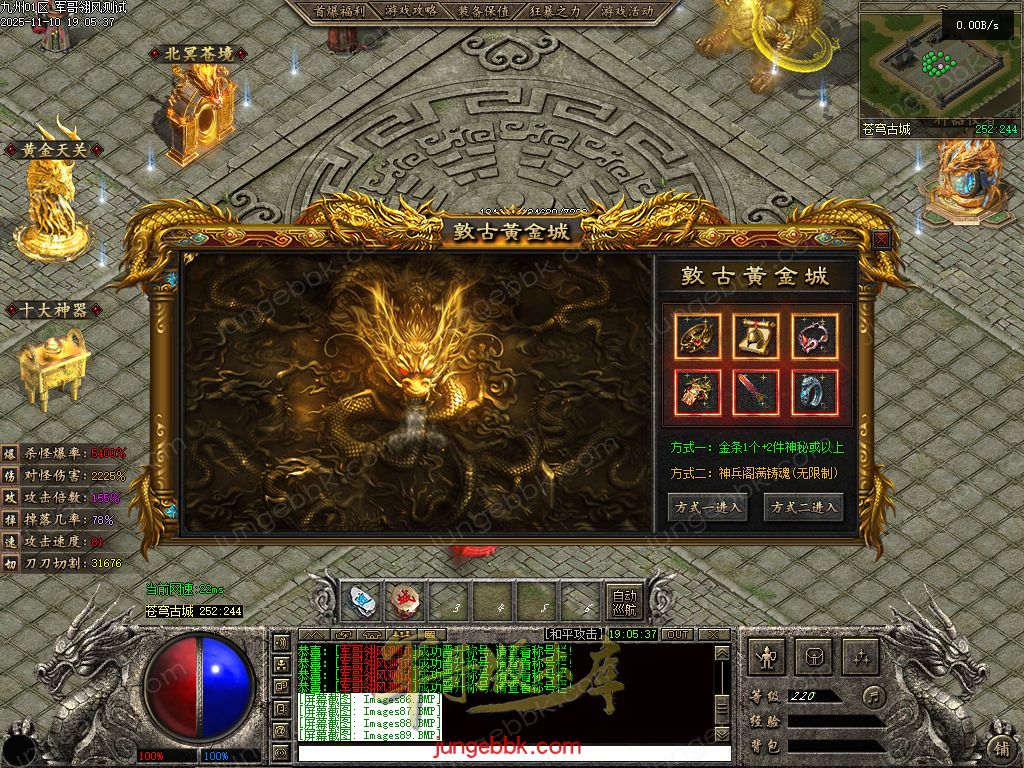This screenshot has width=1024, height=768.
Task: Open the 游戏攻略 guide menu
Action: point(409,11)
